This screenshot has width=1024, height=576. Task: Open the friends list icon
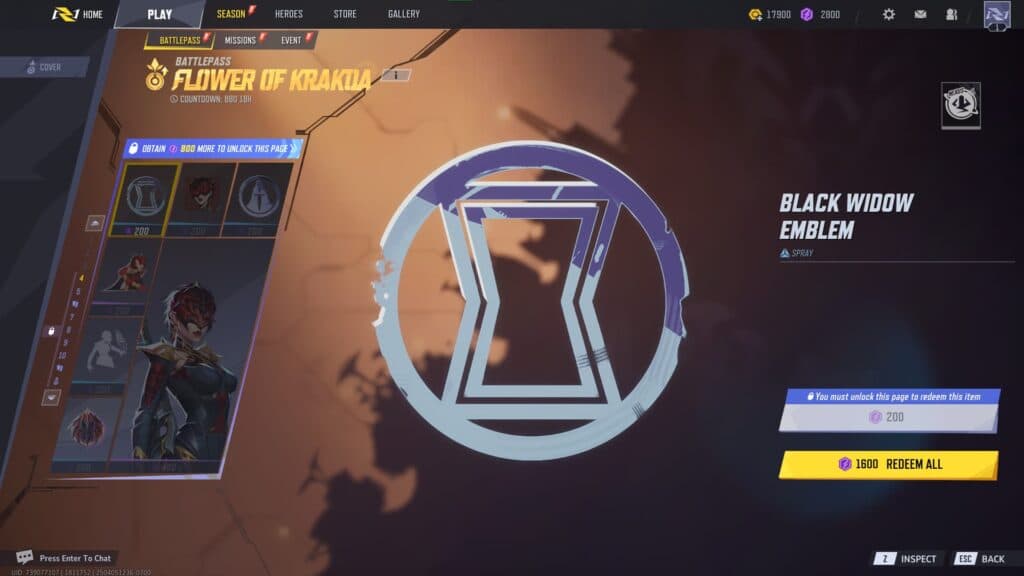[x=951, y=15]
